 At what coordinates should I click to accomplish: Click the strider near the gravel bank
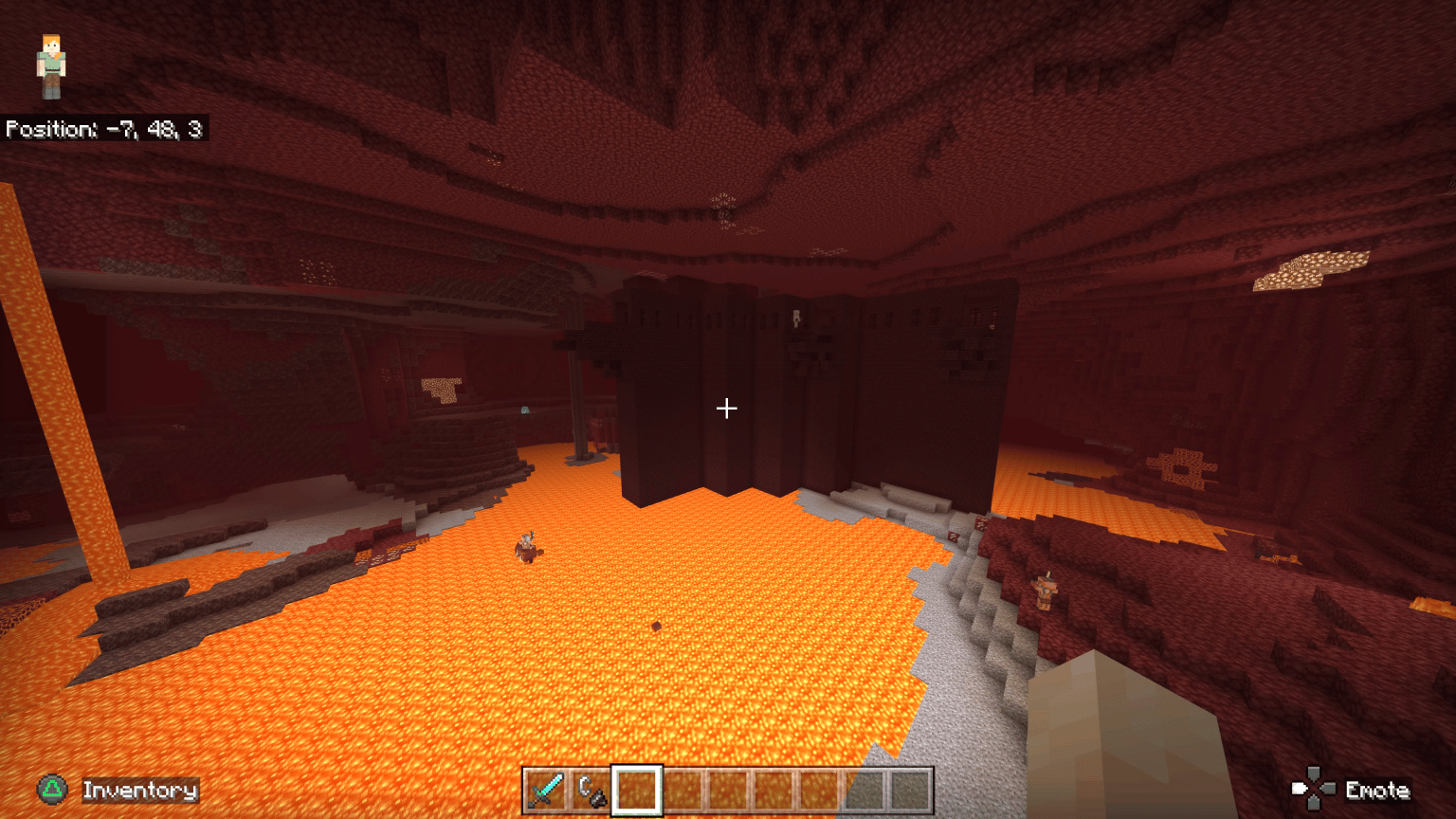(1046, 591)
